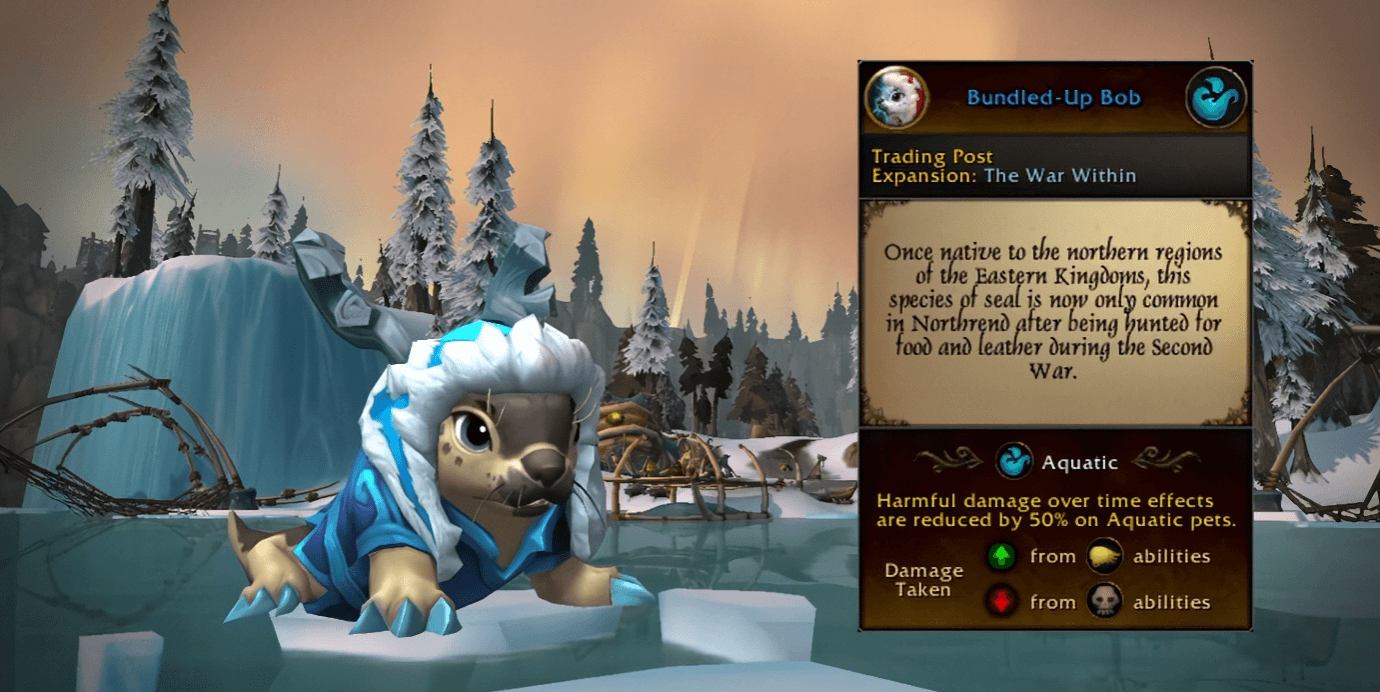Click the Bundled-Up Bob pet portrait
Screen dimensions: 1380x692
point(896,98)
